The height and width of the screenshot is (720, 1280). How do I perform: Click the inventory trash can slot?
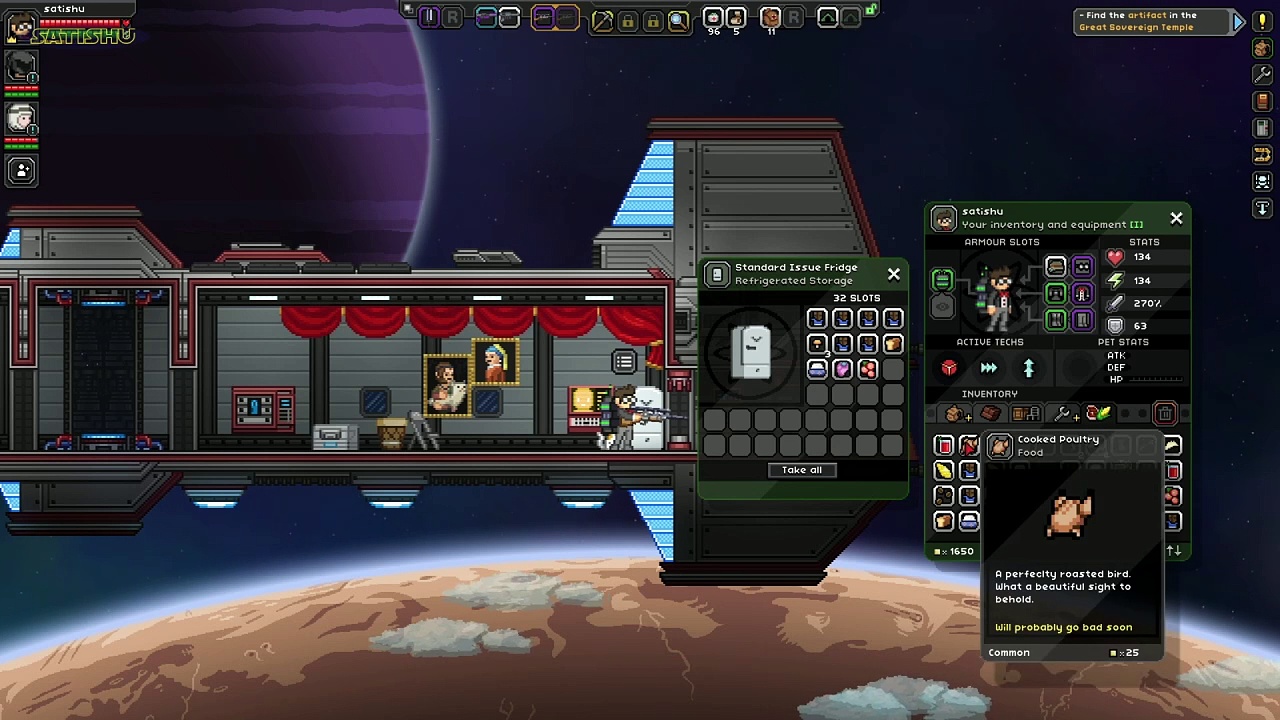(x=1165, y=414)
